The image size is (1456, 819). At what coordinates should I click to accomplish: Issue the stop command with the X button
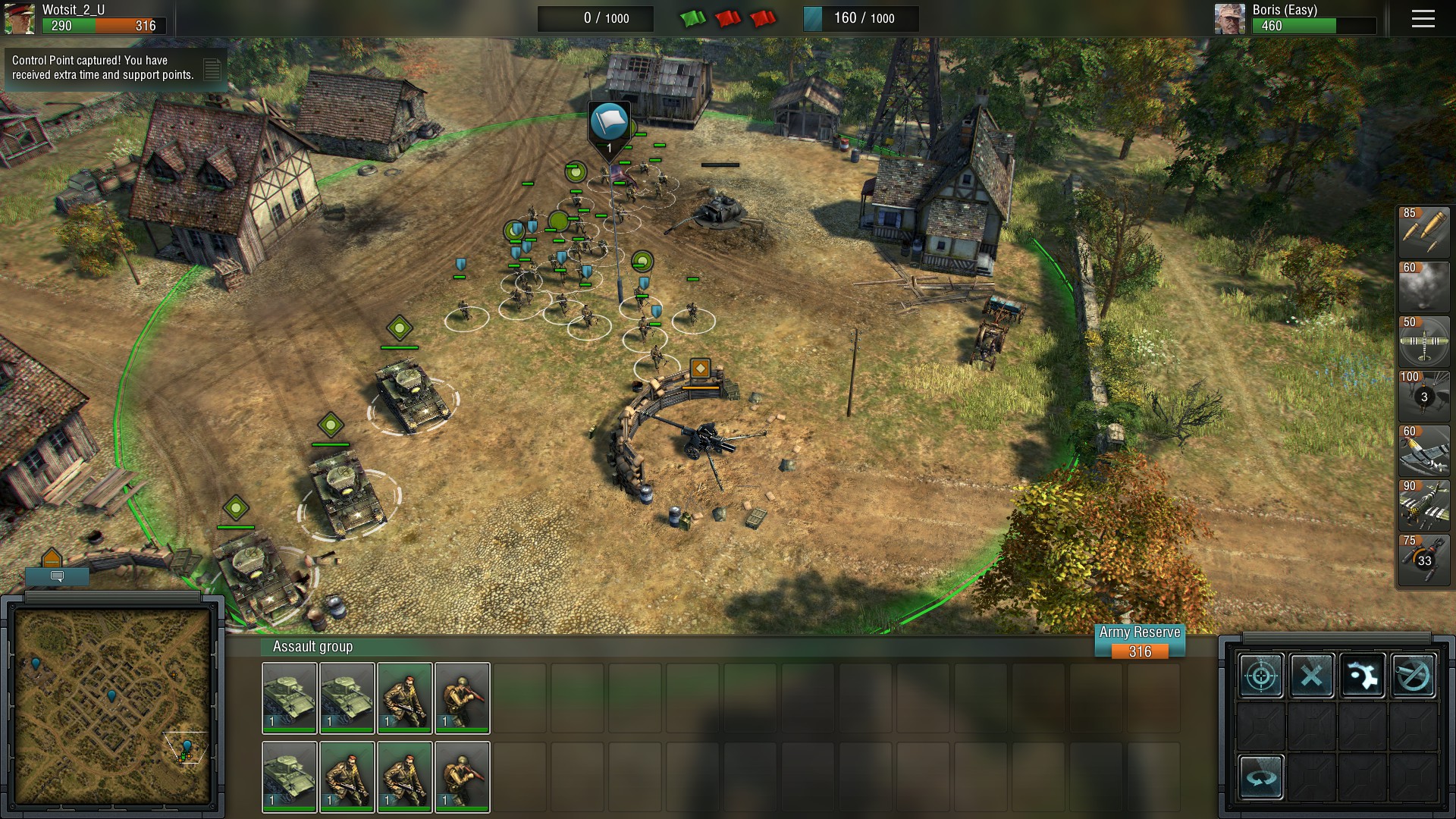click(1312, 675)
